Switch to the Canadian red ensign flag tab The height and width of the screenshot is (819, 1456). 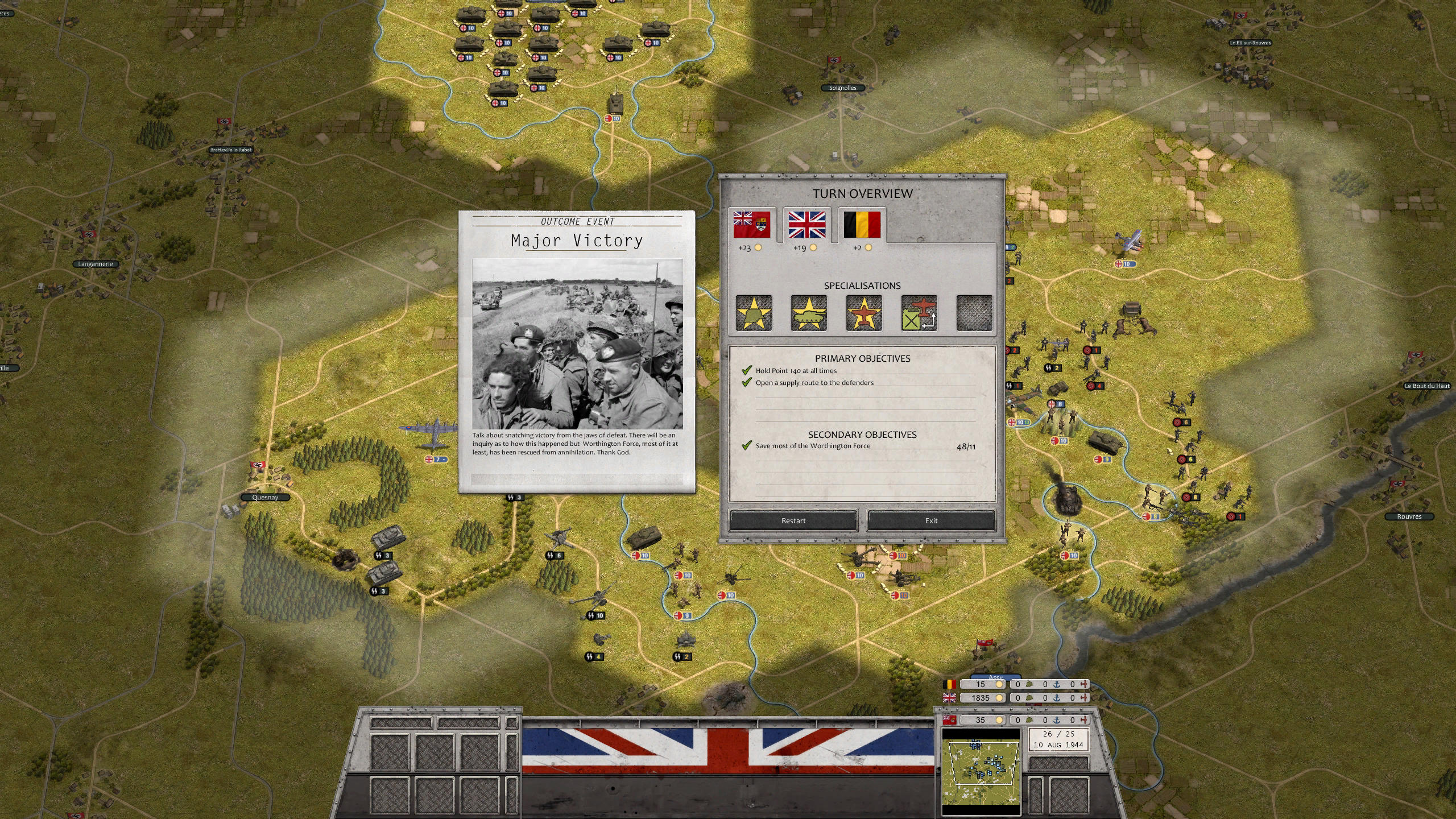point(752,225)
